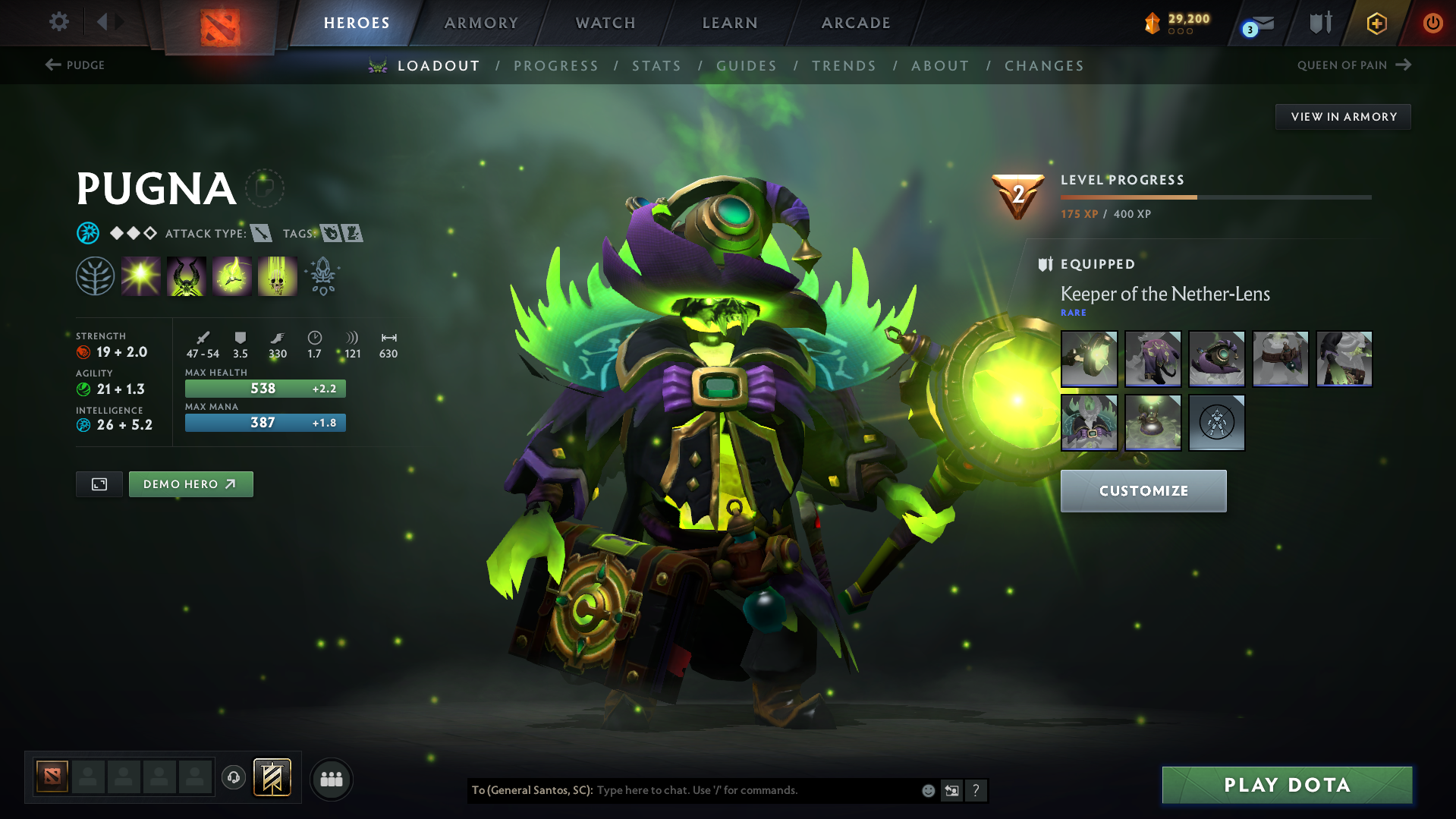Open the voice chat headset icon

tap(233, 779)
